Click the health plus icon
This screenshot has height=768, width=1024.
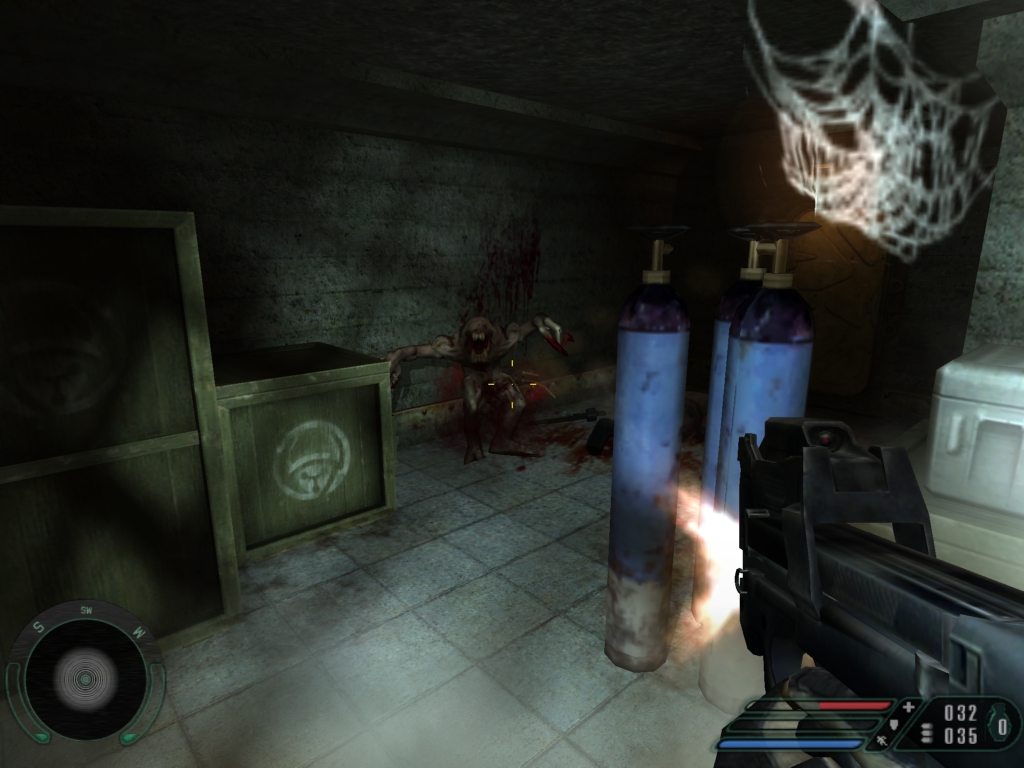click(908, 707)
